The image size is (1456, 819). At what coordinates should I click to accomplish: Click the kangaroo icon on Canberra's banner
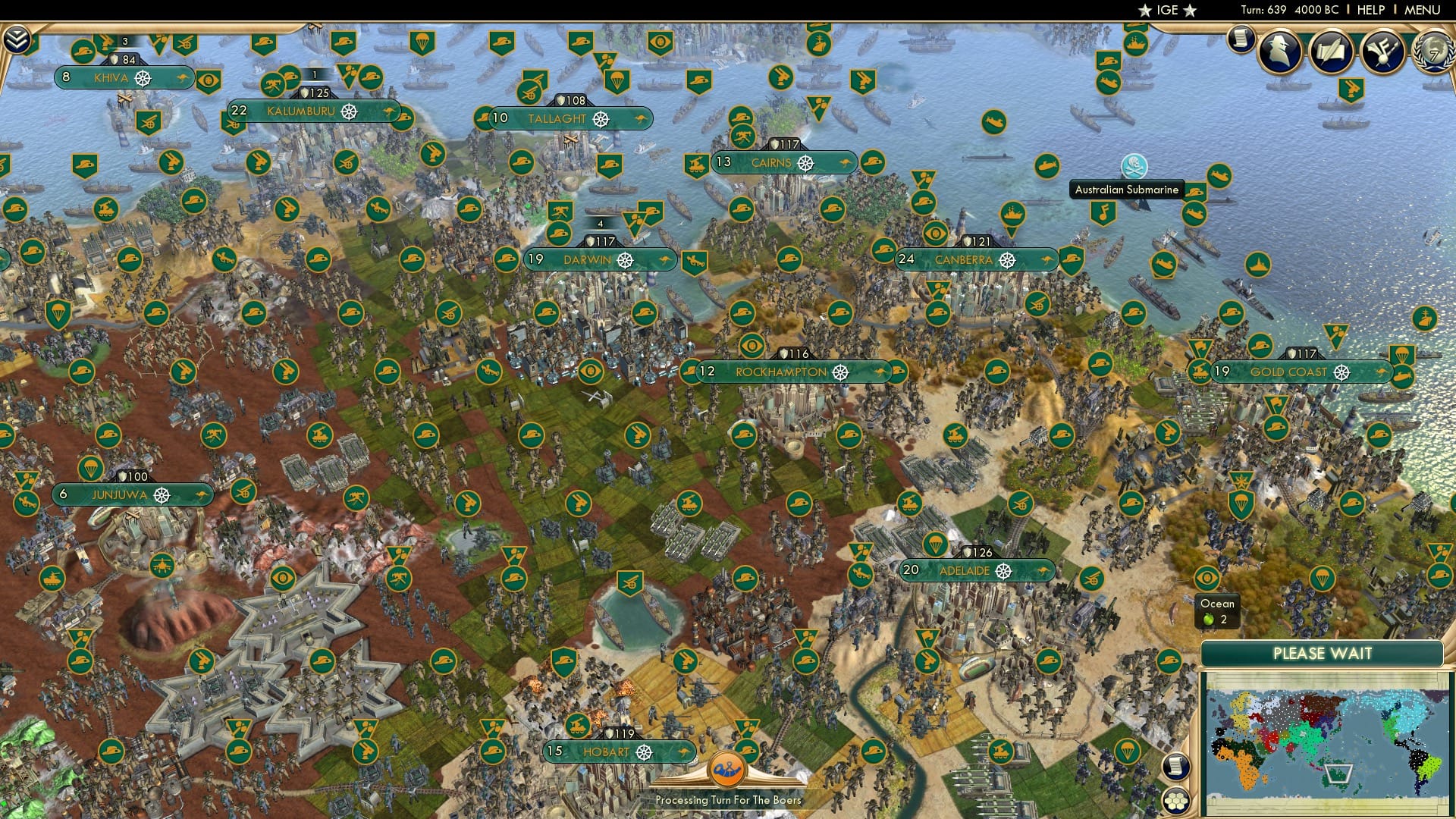(x=1045, y=259)
